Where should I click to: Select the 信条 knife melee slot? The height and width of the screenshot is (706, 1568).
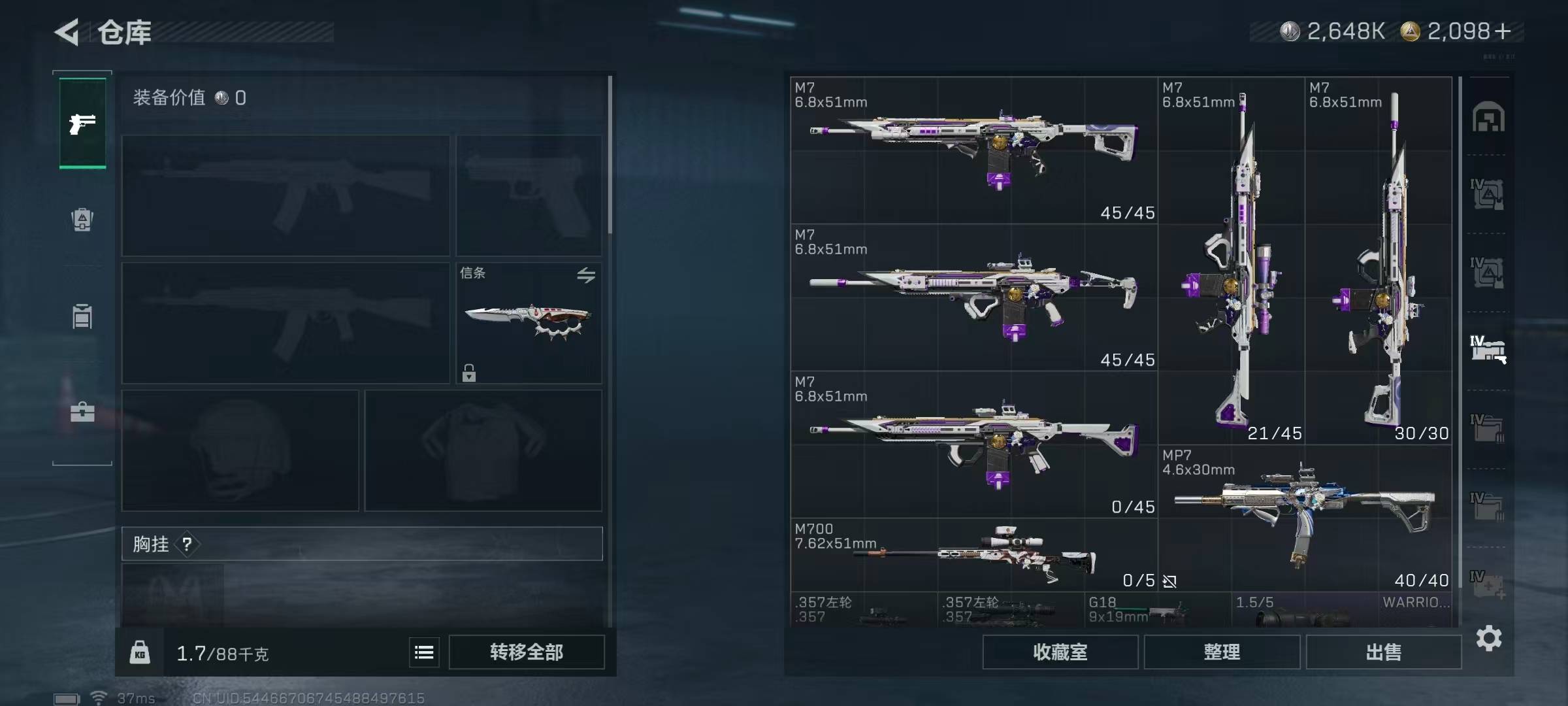tap(528, 323)
